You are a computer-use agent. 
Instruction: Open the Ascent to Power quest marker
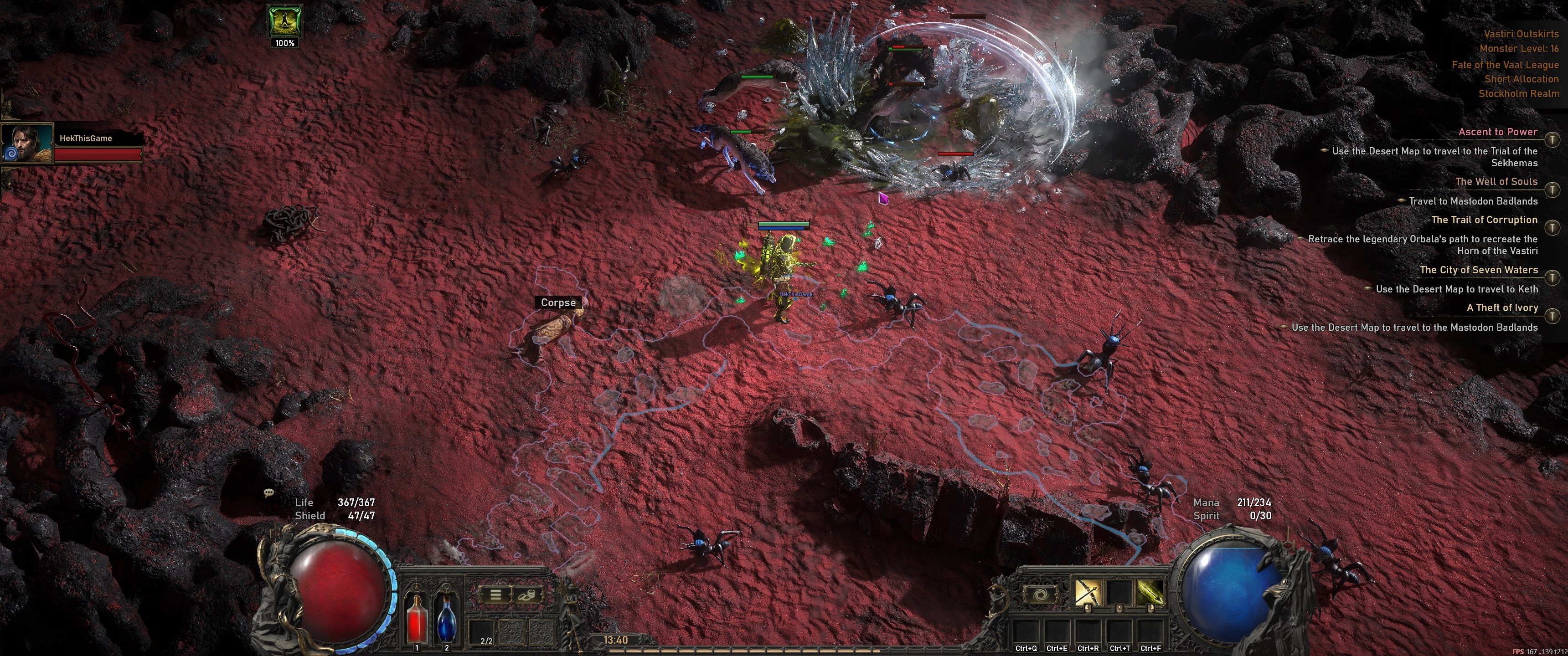[x=1553, y=140]
